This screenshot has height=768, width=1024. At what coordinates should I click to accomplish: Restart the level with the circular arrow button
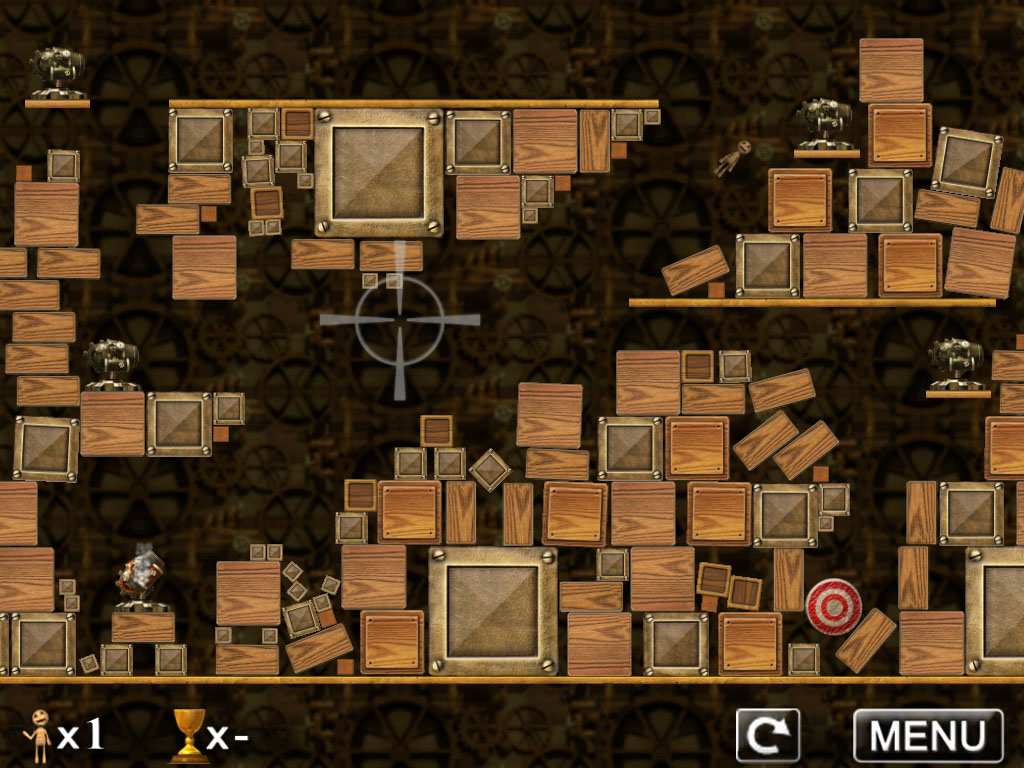click(x=767, y=736)
